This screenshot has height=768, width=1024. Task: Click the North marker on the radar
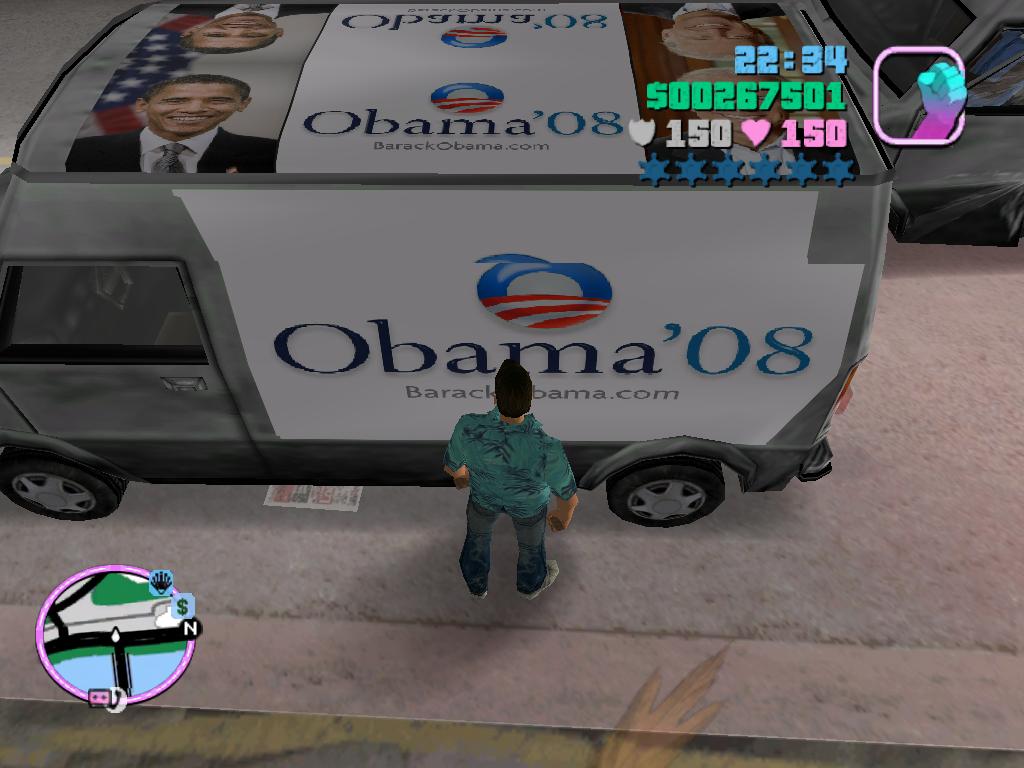(x=191, y=628)
